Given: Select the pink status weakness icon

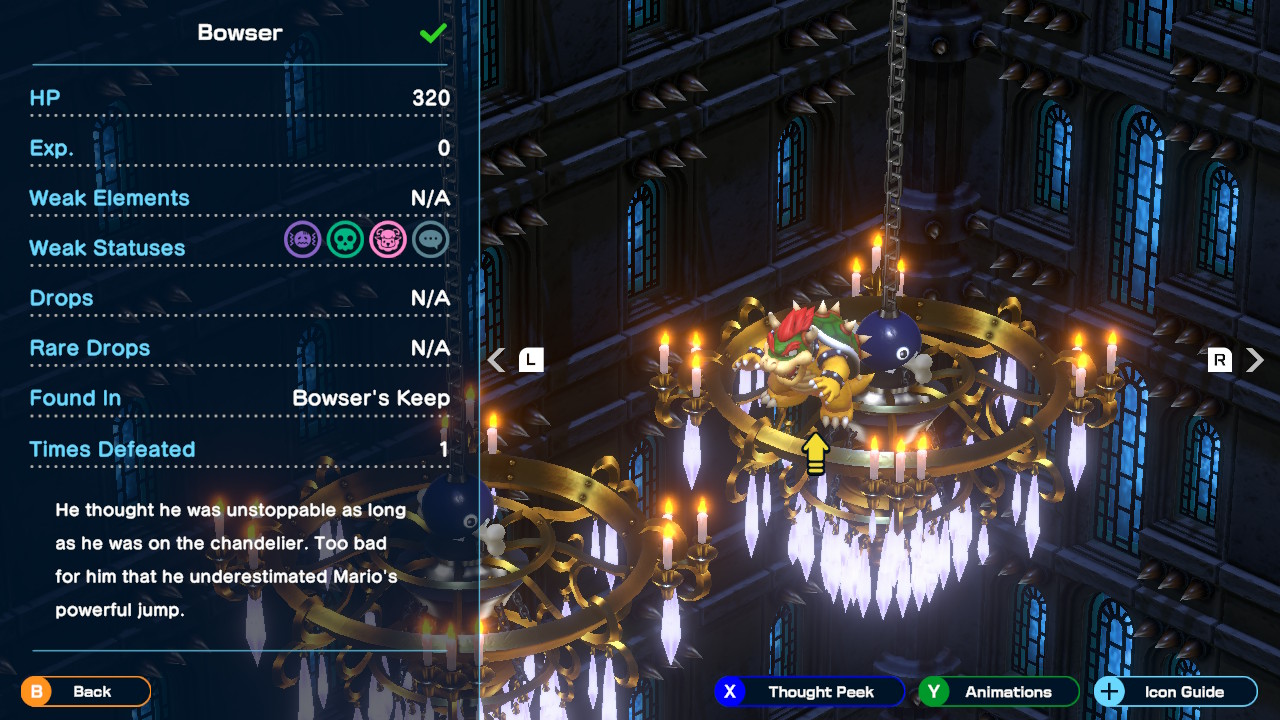Looking at the screenshot, I should click(x=388, y=240).
